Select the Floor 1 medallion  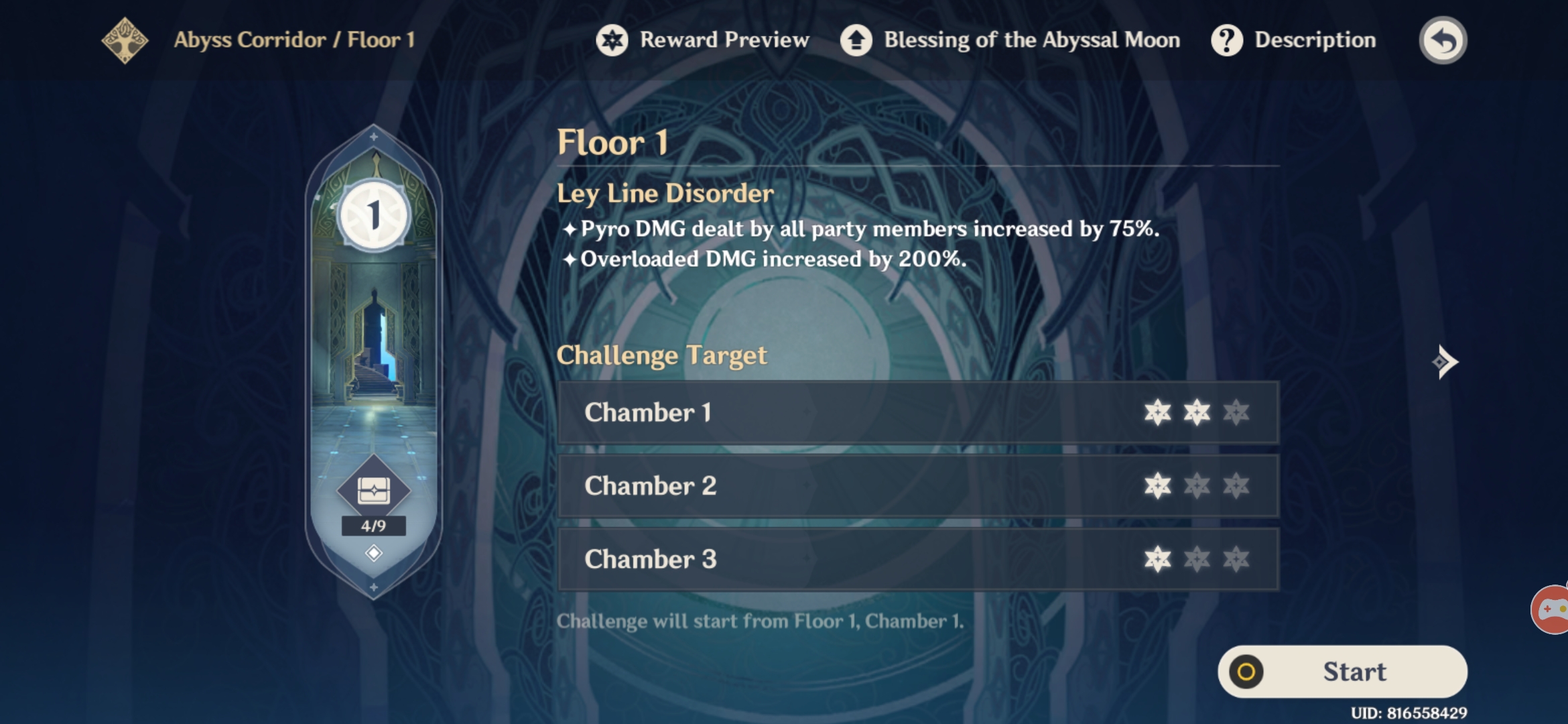374,216
